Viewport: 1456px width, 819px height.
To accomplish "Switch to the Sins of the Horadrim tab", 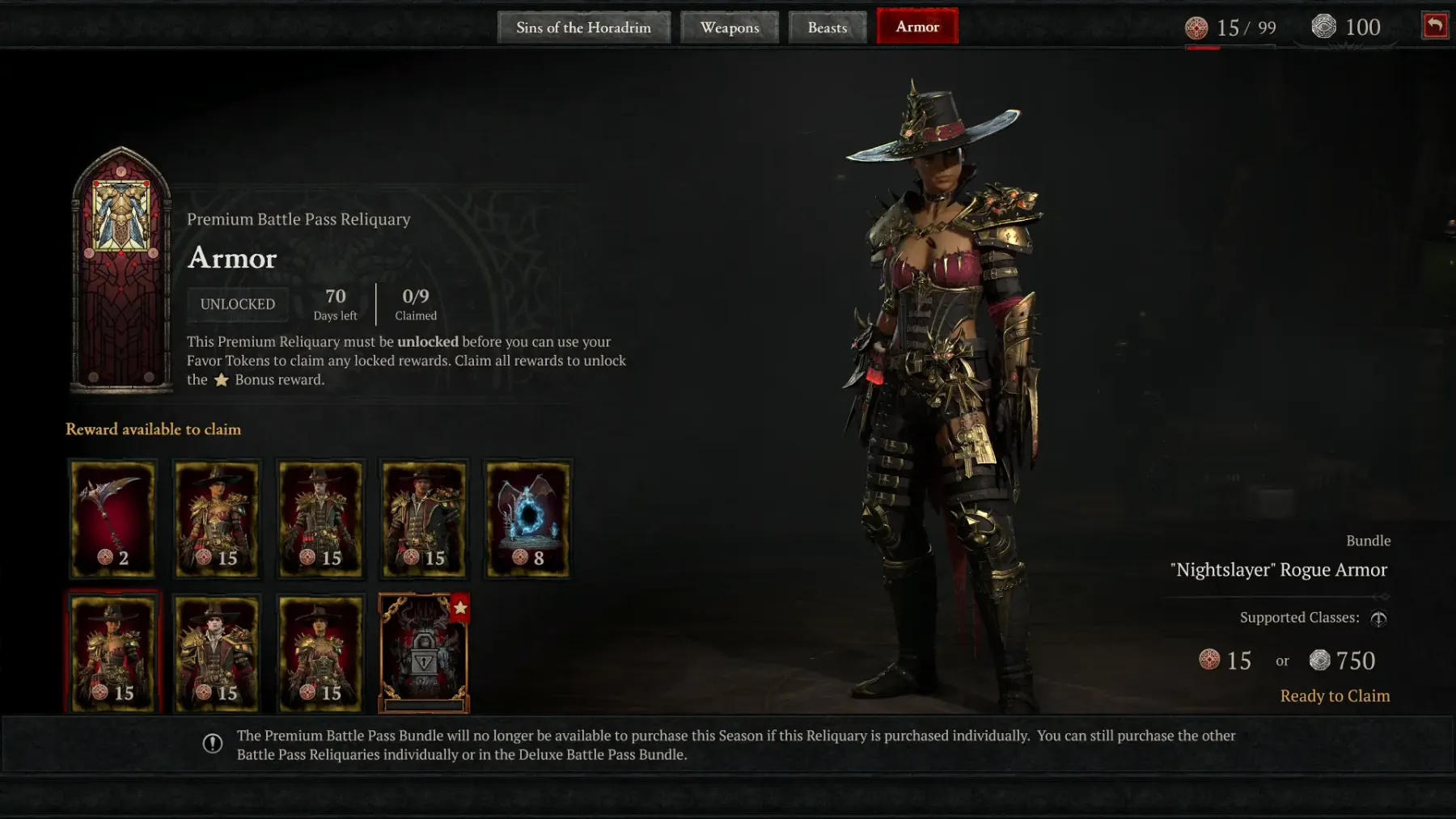I will point(583,27).
